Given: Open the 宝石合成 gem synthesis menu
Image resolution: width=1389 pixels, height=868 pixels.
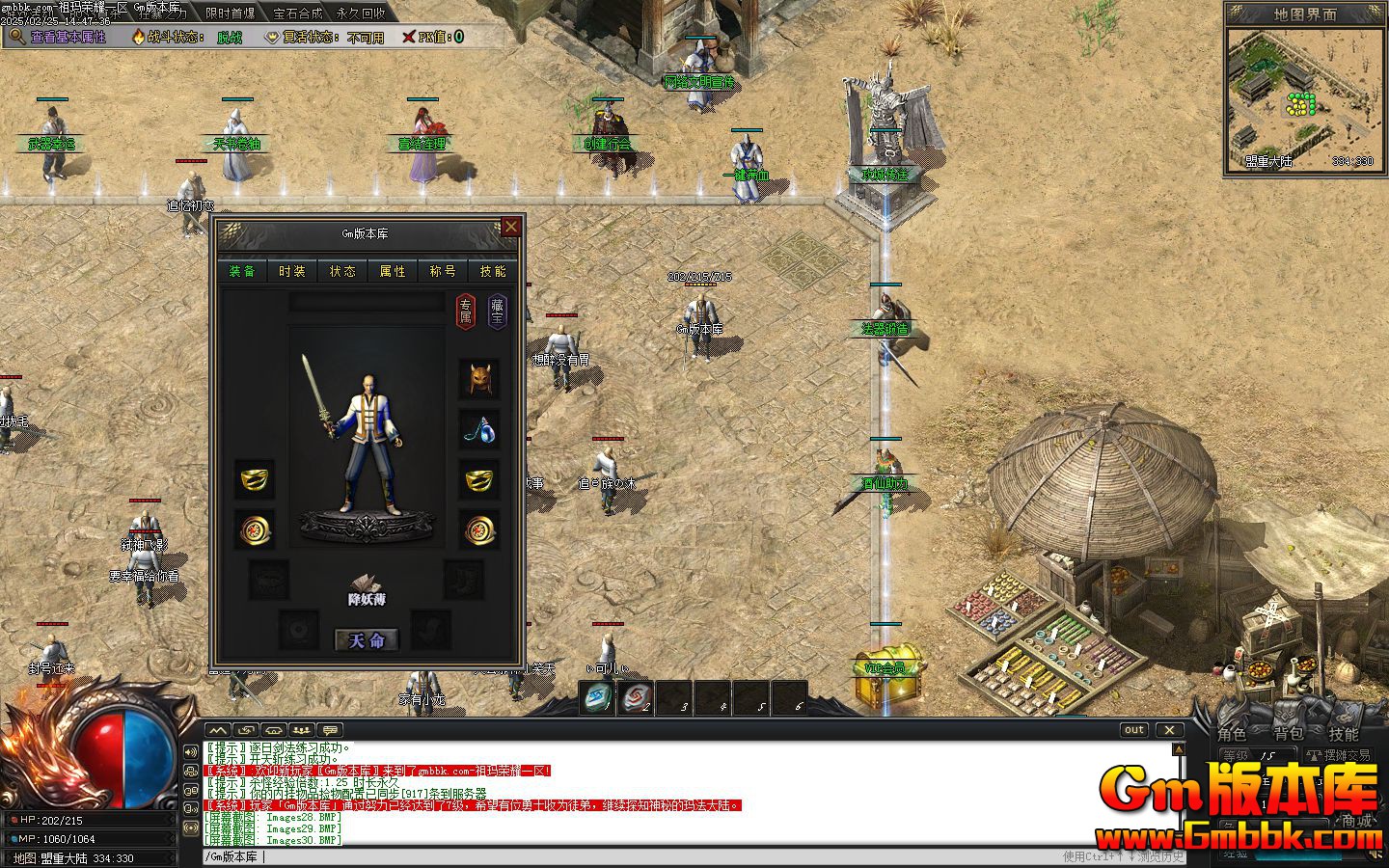Looking at the screenshot, I should click(x=298, y=14).
